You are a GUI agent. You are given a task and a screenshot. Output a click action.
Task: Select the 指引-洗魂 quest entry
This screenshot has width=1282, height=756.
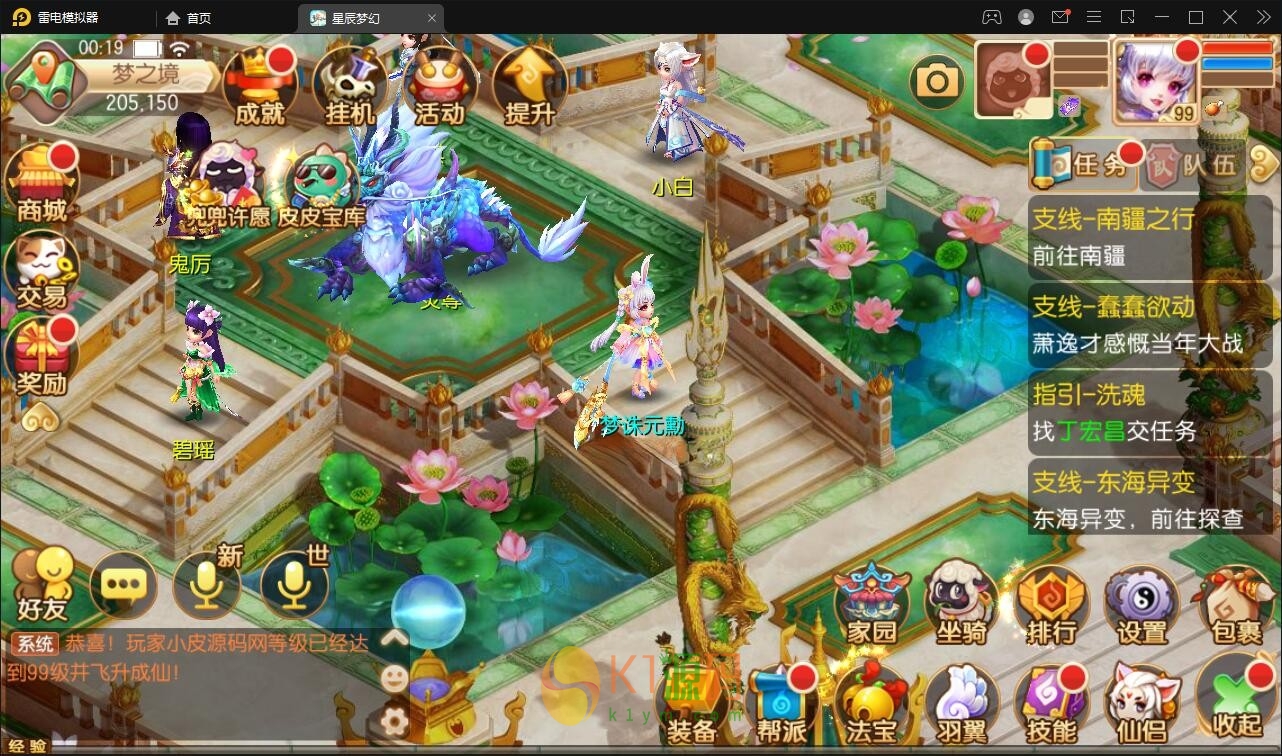(1137, 412)
